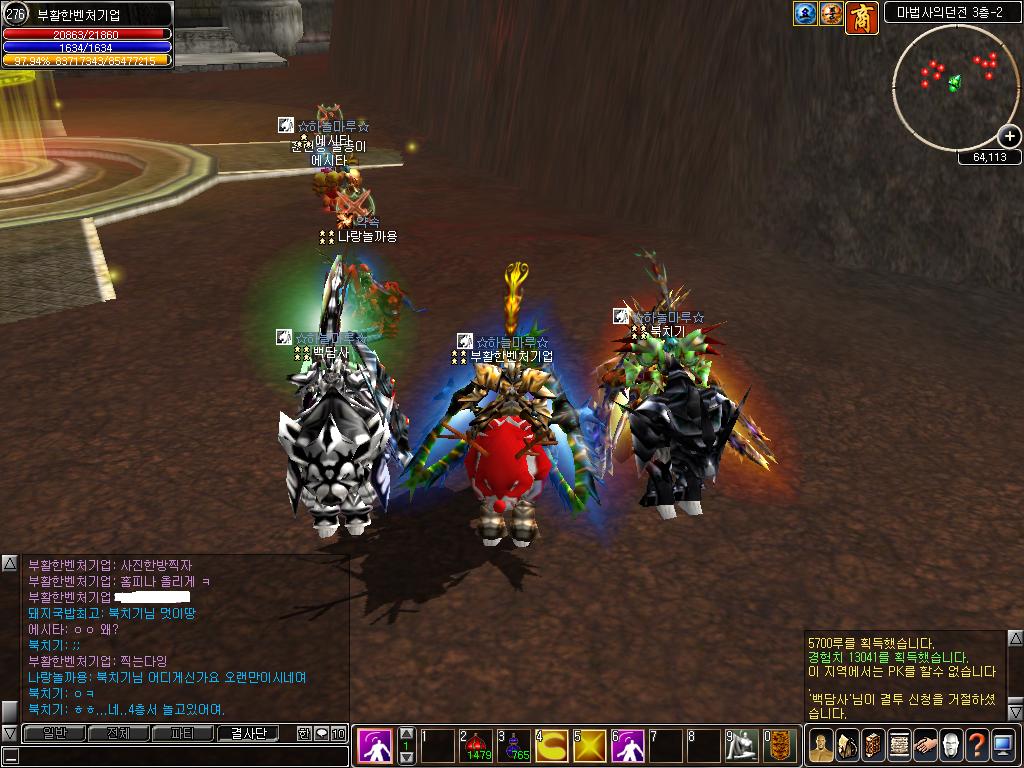Select the orange crest item in slot 0
Image resolution: width=1024 pixels, height=768 pixels.
[780, 745]
